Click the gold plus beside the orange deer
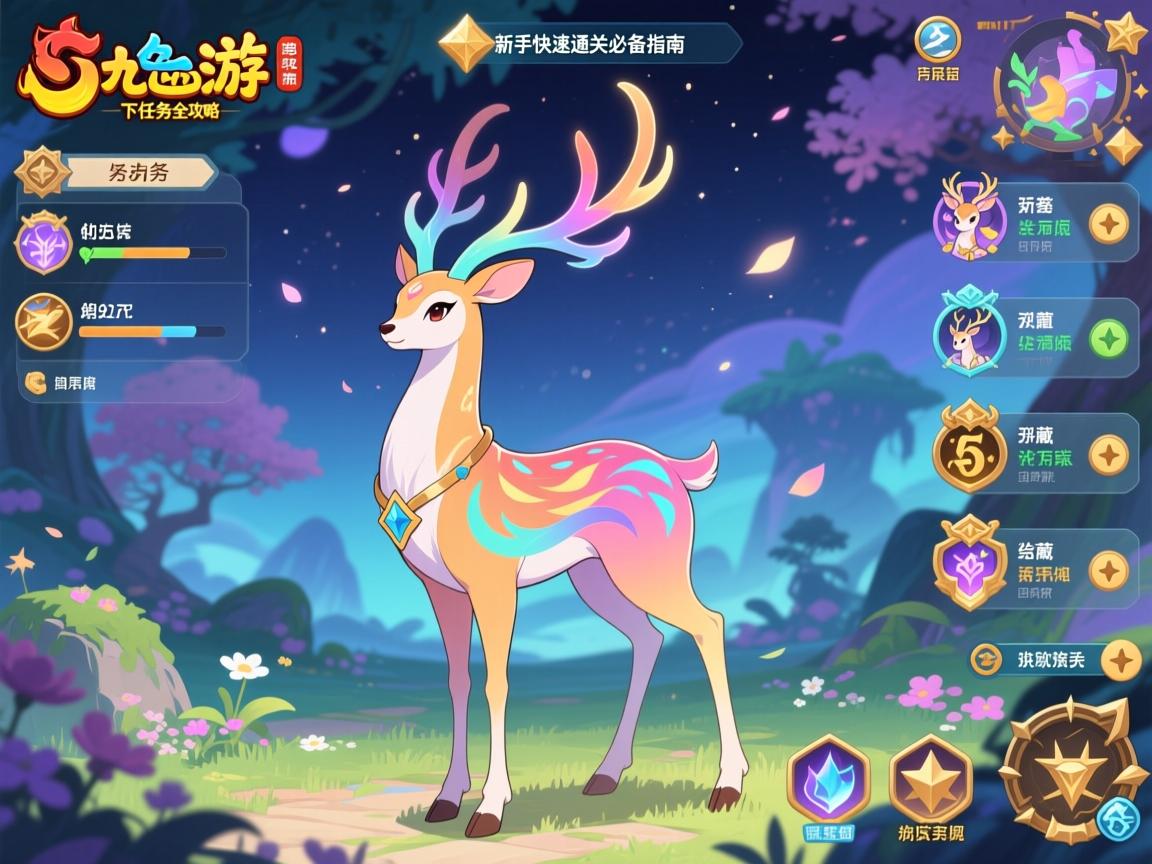Screen dimensions: 1152x864 click(x=1108, y=223)
